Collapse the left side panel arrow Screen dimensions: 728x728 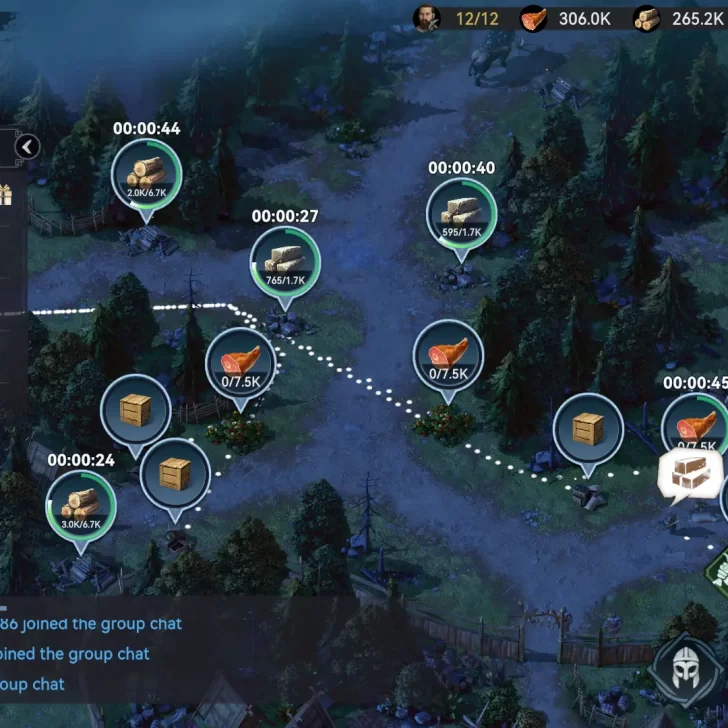(27, 148)
